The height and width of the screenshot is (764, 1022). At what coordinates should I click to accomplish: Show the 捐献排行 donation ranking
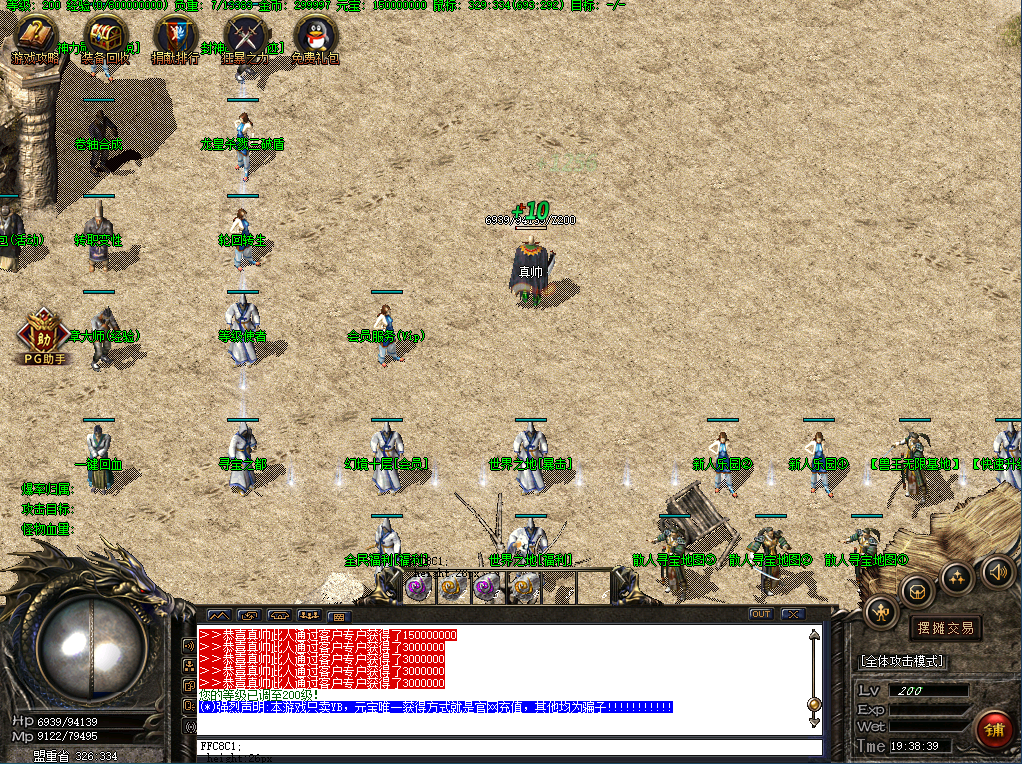pyautogui.click(x=175, y=38)
